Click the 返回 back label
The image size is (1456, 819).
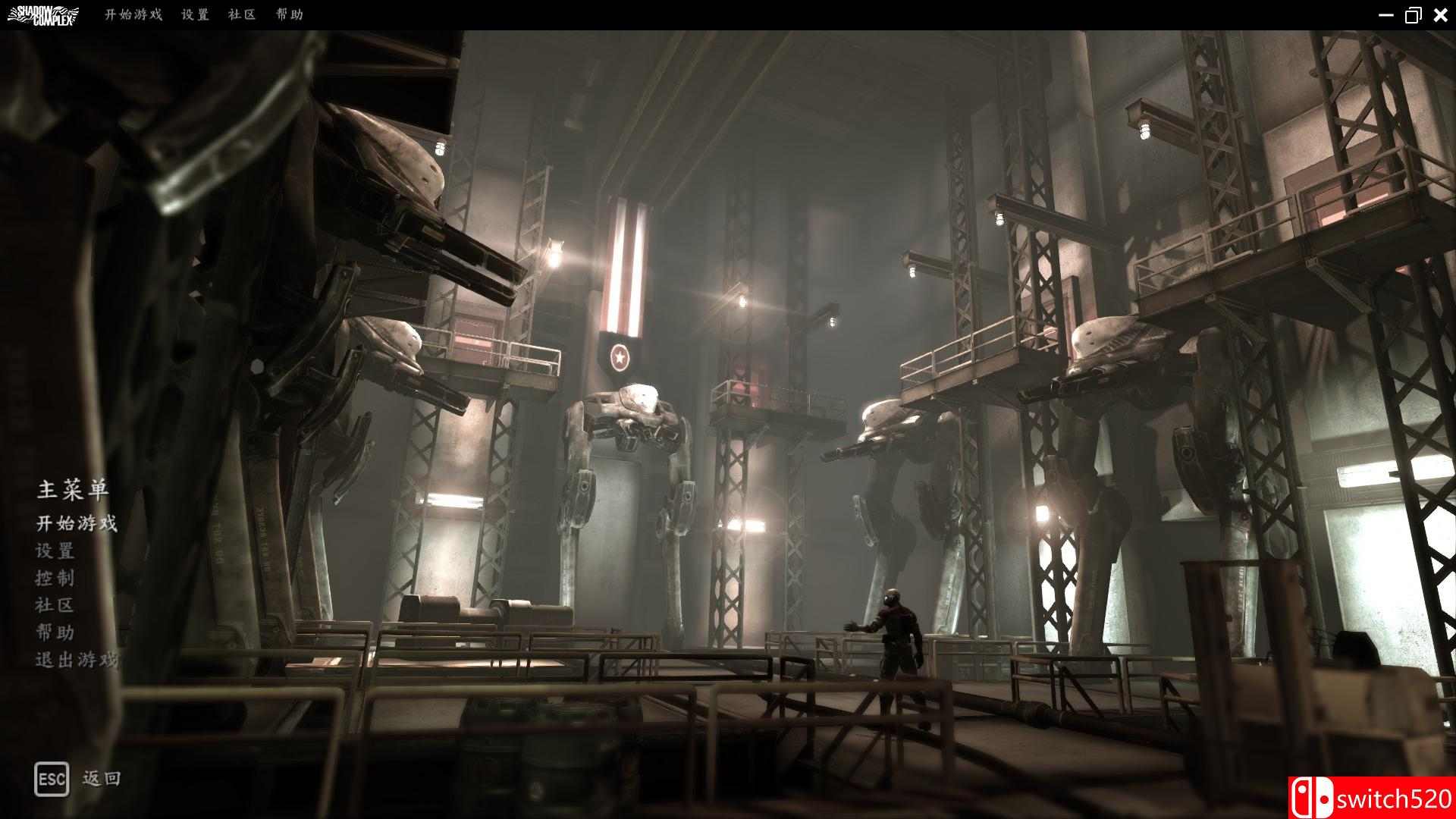(x=102, y=779)
